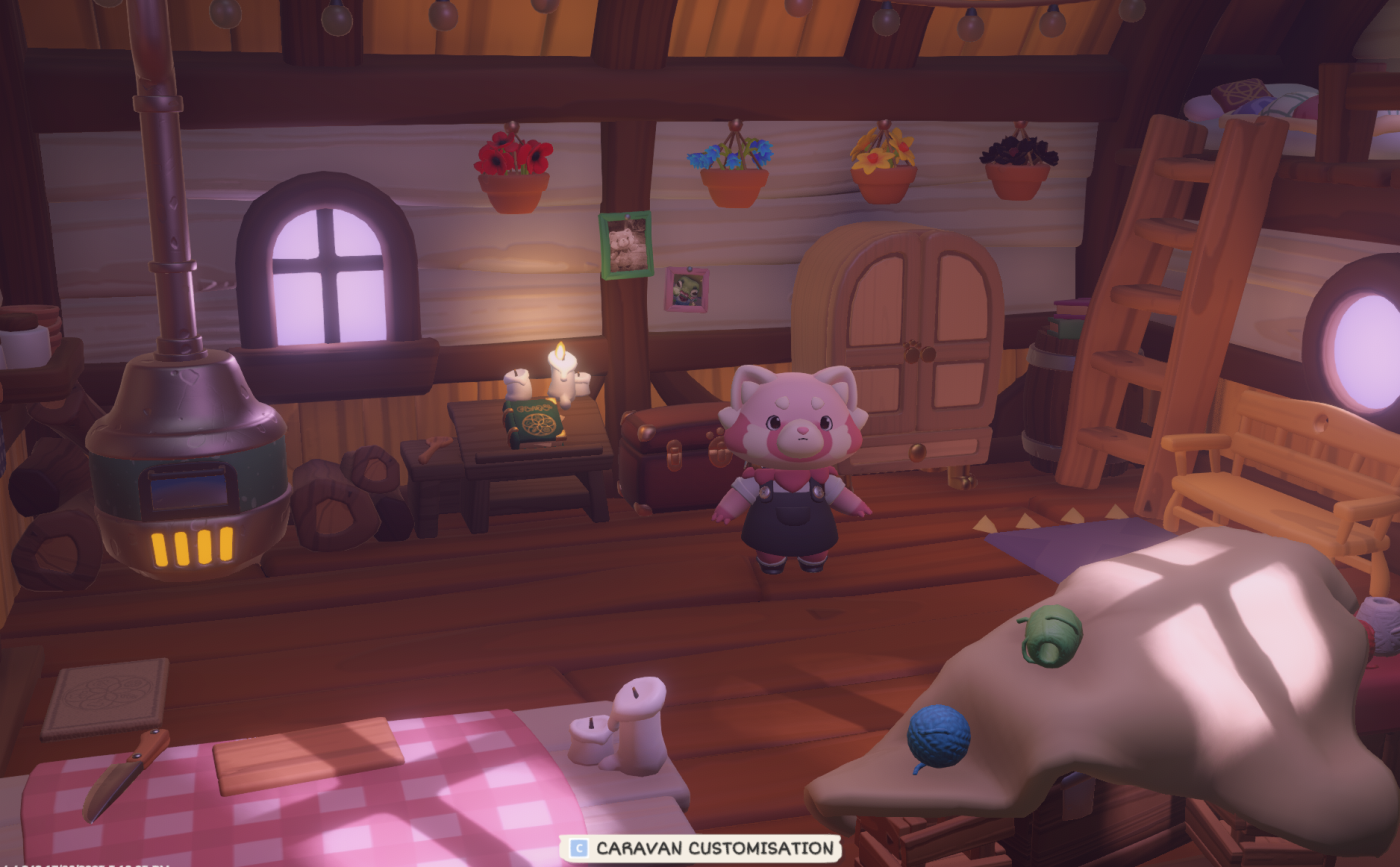Select the red panda character
This screenshot has width=1400, height=867.
click(x=790, y=470)
